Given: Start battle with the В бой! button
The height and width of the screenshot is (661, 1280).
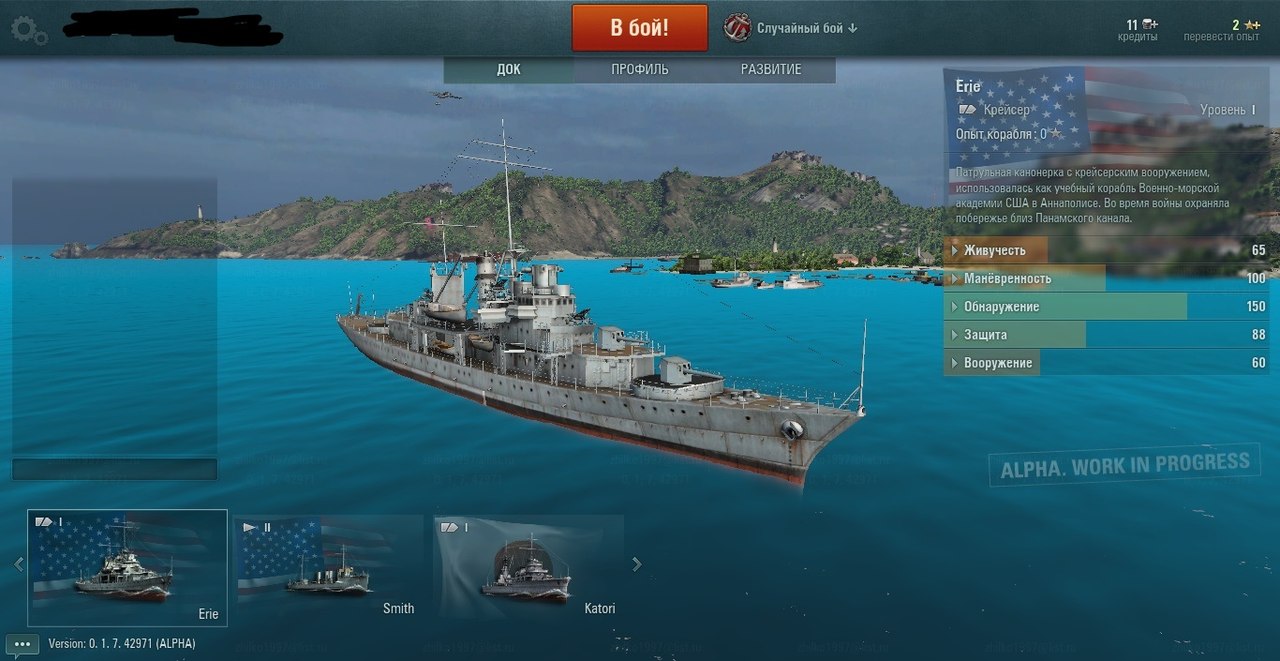Looking at the screenshot, I should [x=639, y=28].
